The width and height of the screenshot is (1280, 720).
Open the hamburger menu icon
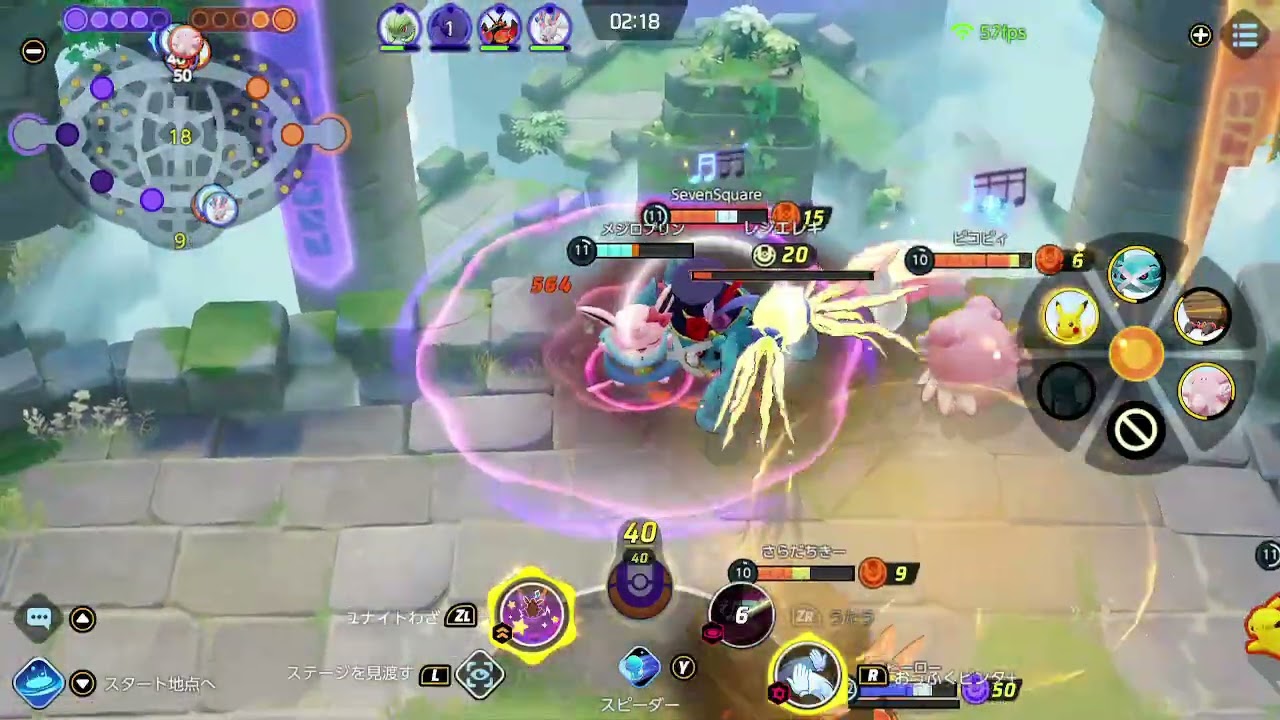pyautogui.click(x=1245, y=36)
